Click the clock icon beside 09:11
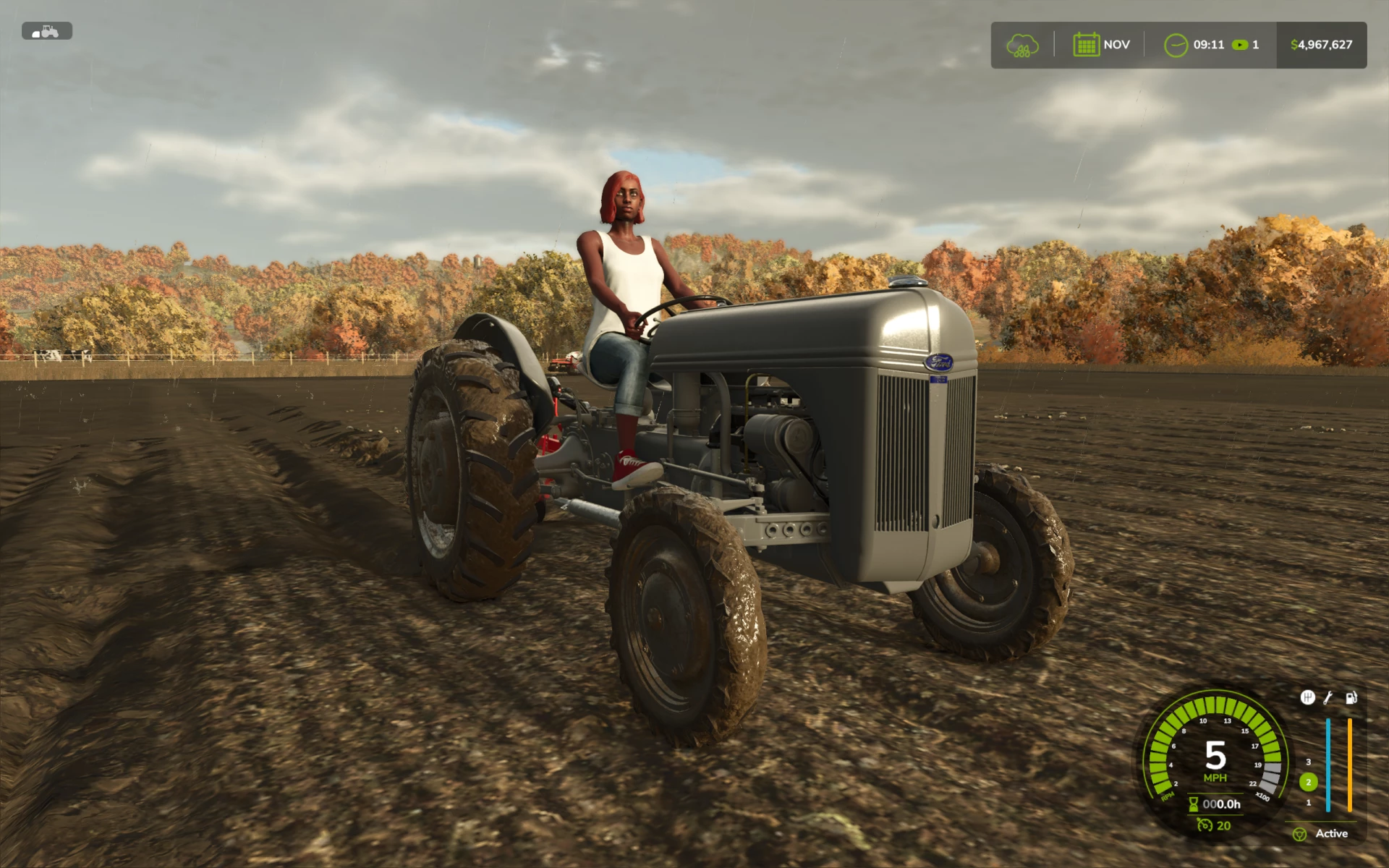This screenshot has width=1389, height=868. coord(1176,45)
